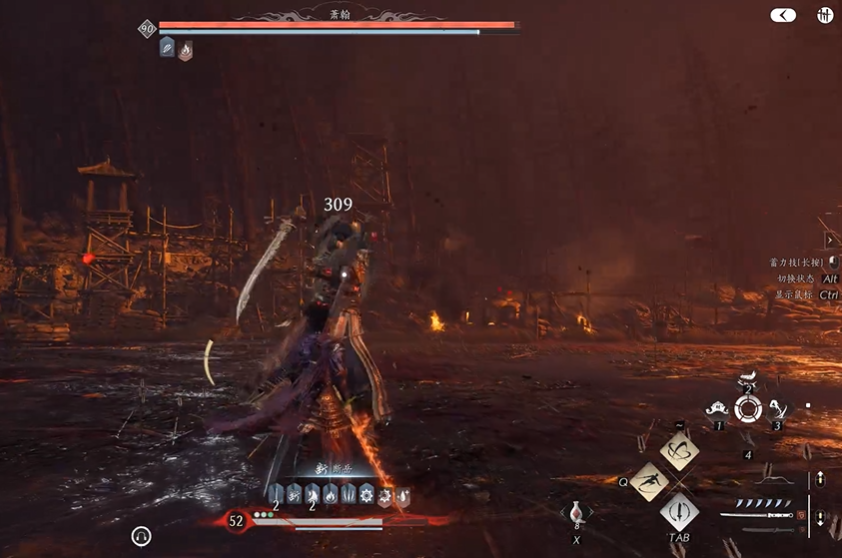
Task: Click the white back arrow pill button
Action: click(x=783, y=15)
